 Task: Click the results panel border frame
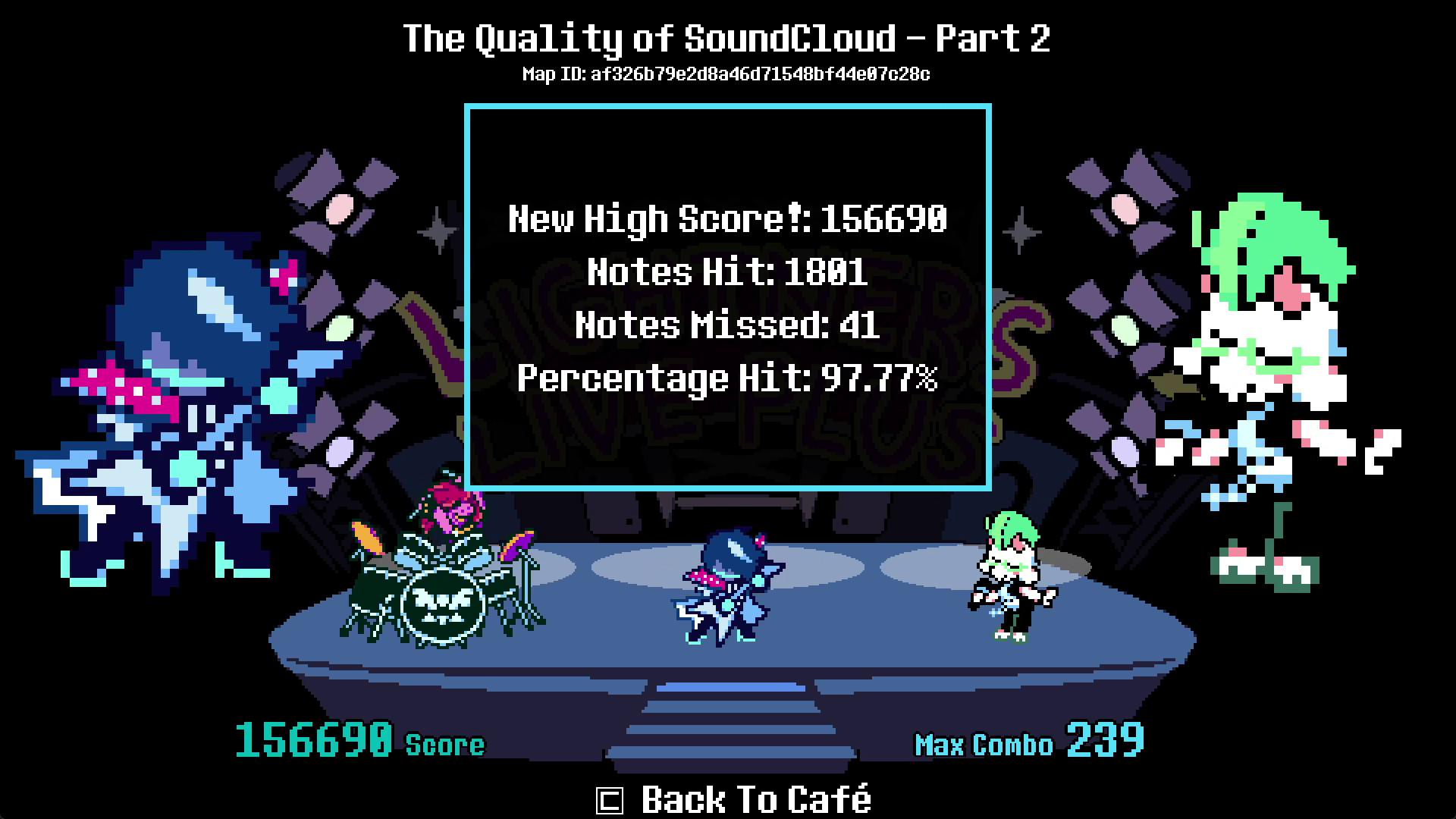pyautogui.click(x=728, y=106)
